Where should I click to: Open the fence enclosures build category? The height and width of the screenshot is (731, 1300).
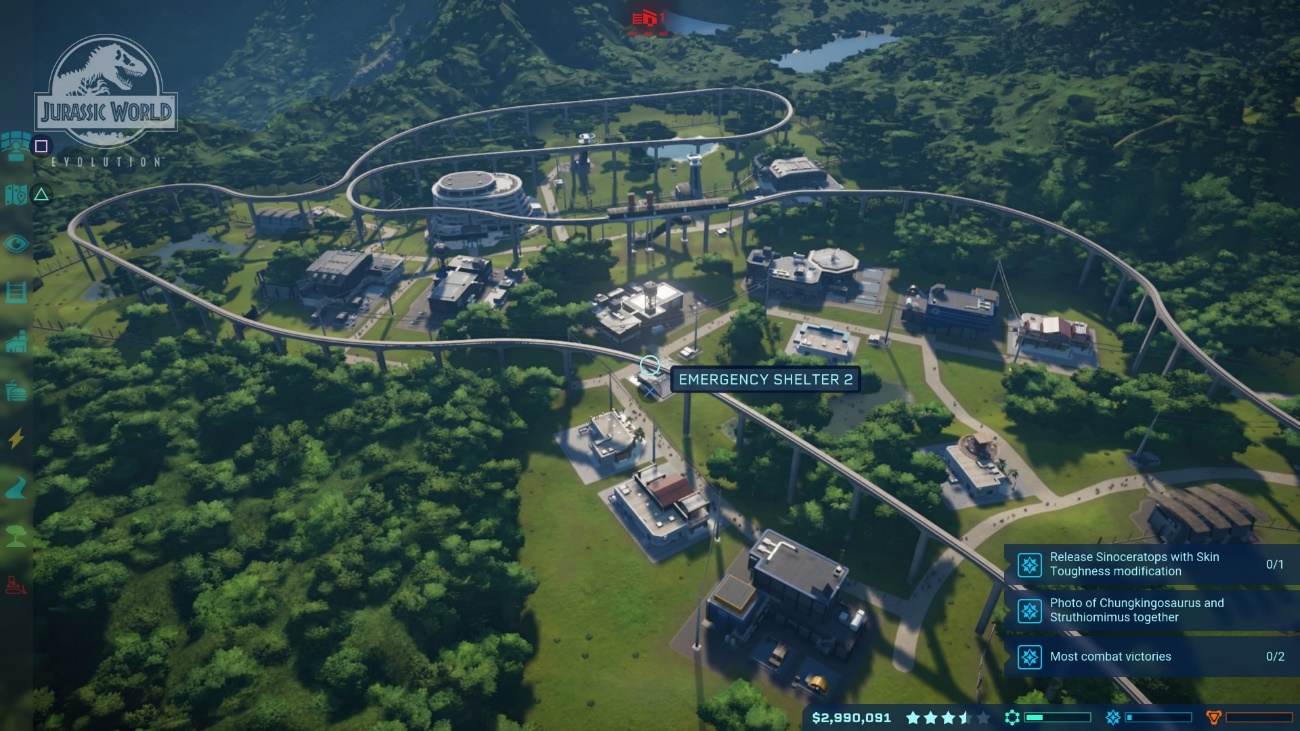coord(16,292)
